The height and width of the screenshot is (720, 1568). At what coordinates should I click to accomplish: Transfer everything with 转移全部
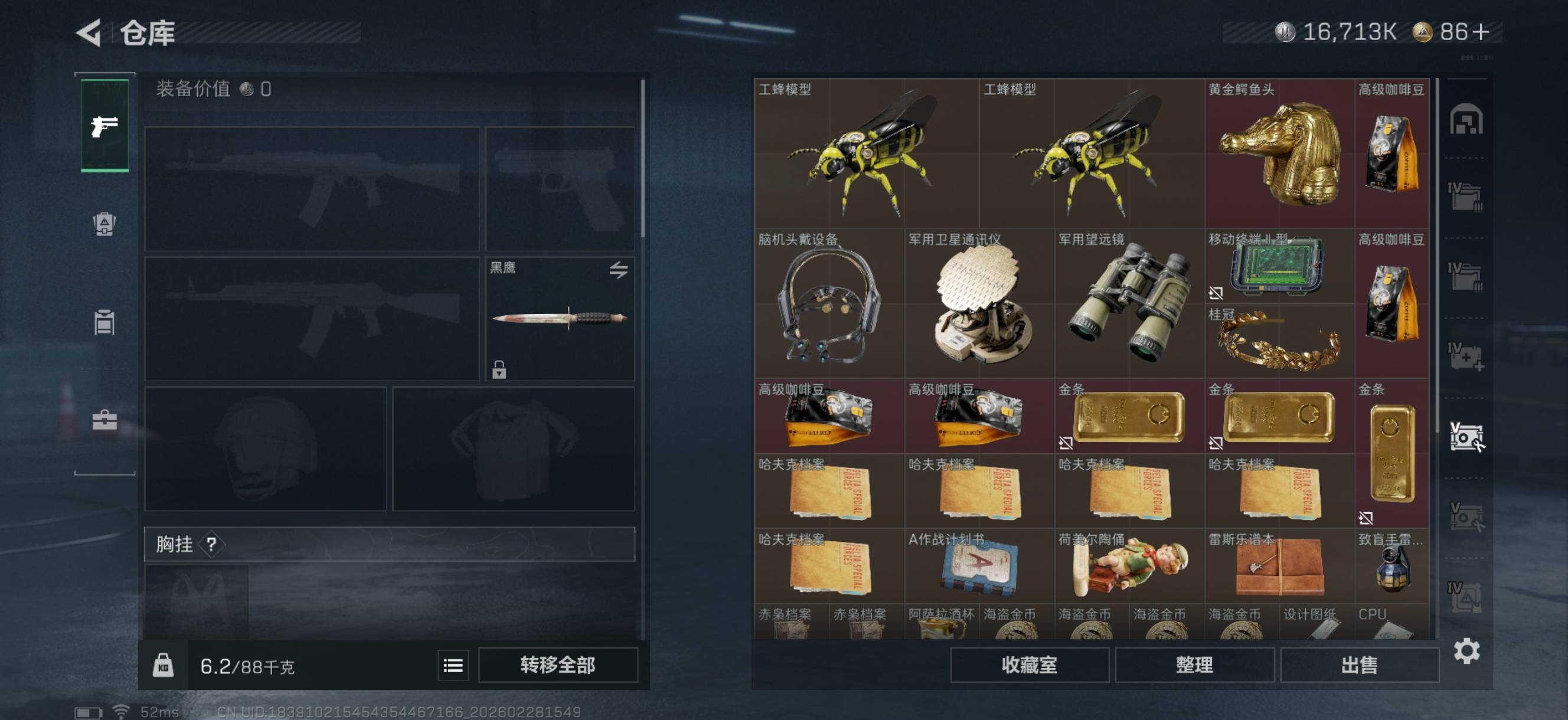click(x=557, y=665)
